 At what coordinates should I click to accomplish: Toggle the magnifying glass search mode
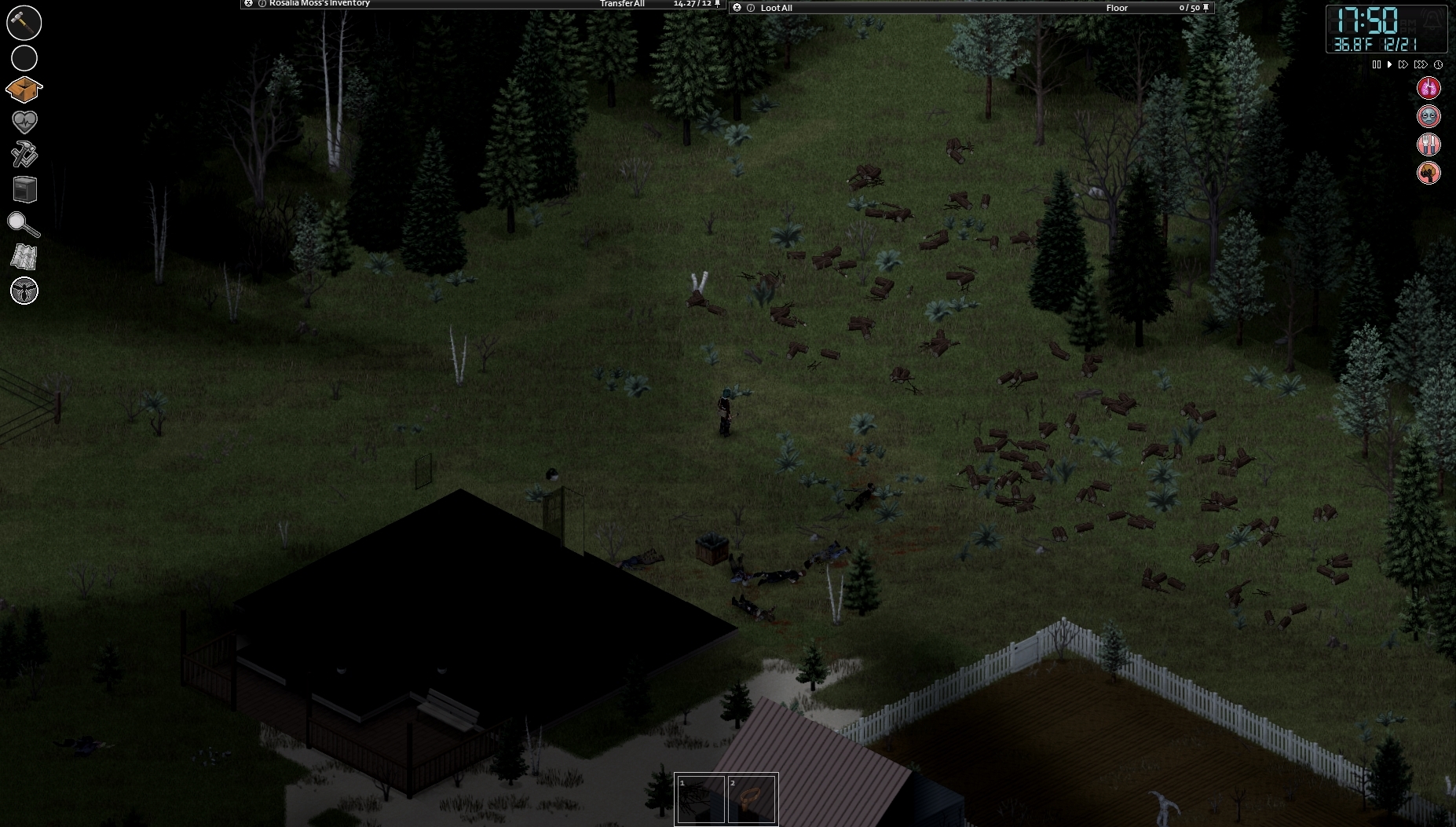tap(24, 225)
